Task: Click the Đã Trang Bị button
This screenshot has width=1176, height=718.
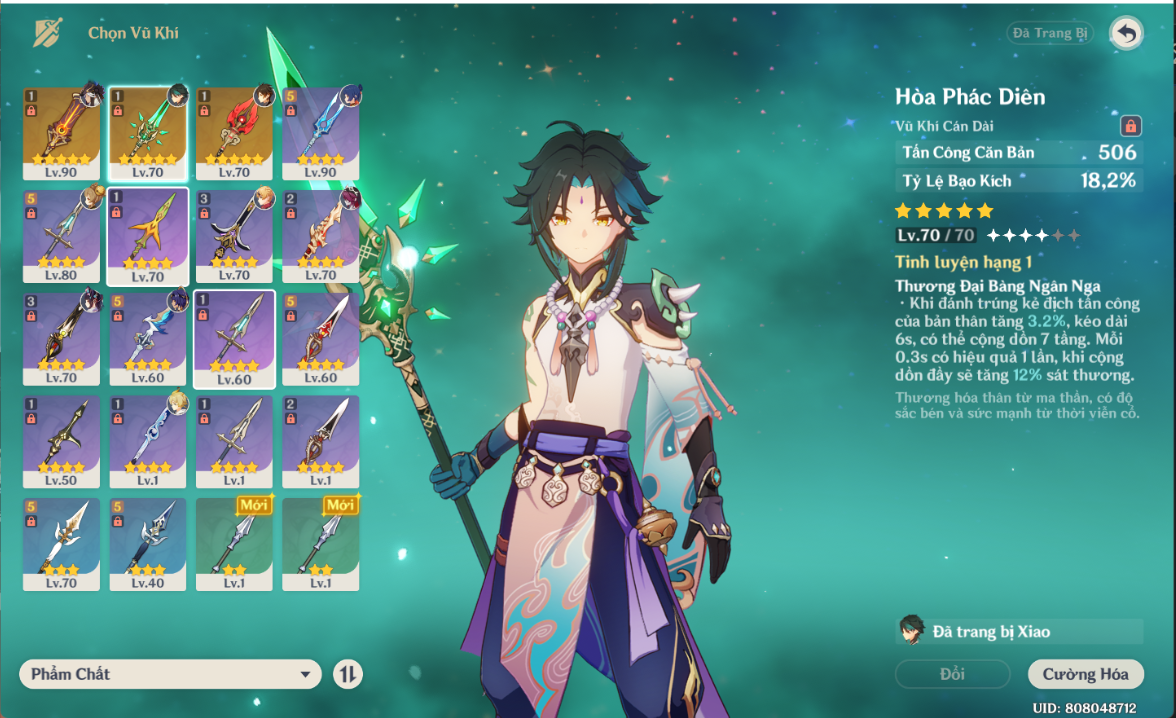Action: click(1049, 33)
